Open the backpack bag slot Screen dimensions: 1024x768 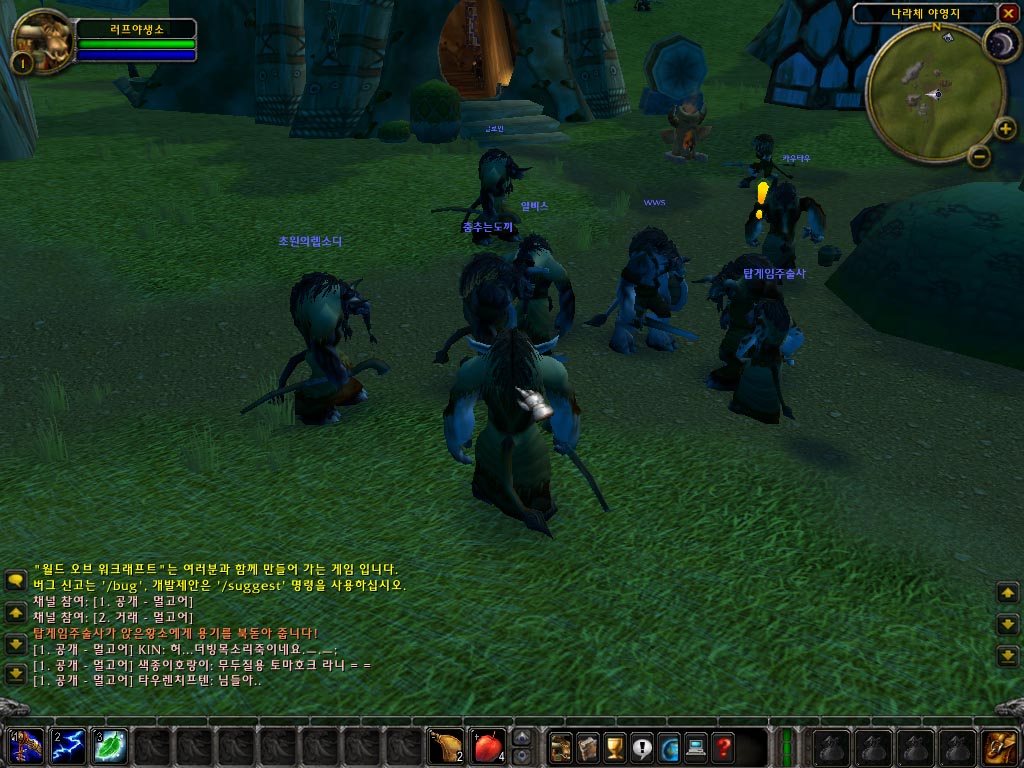pyautogui.click(x=999, y=746)
